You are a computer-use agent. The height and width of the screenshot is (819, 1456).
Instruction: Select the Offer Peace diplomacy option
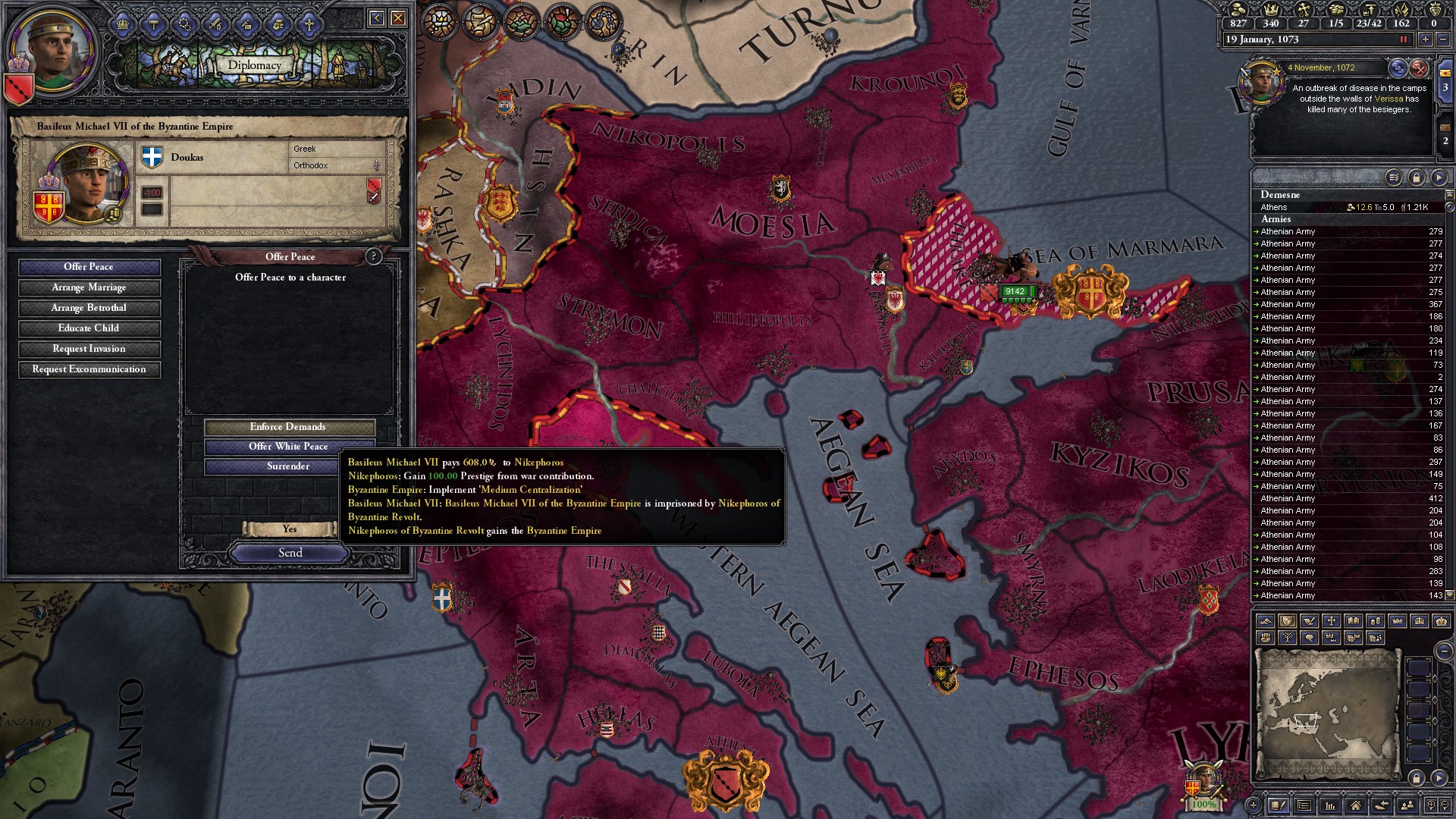point(89,267)
